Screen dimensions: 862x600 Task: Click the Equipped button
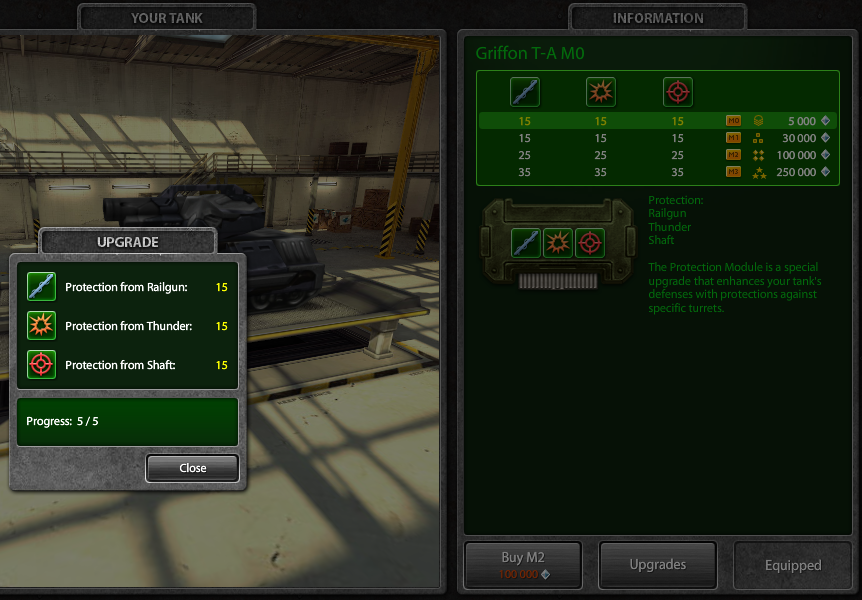coord(792,565)
